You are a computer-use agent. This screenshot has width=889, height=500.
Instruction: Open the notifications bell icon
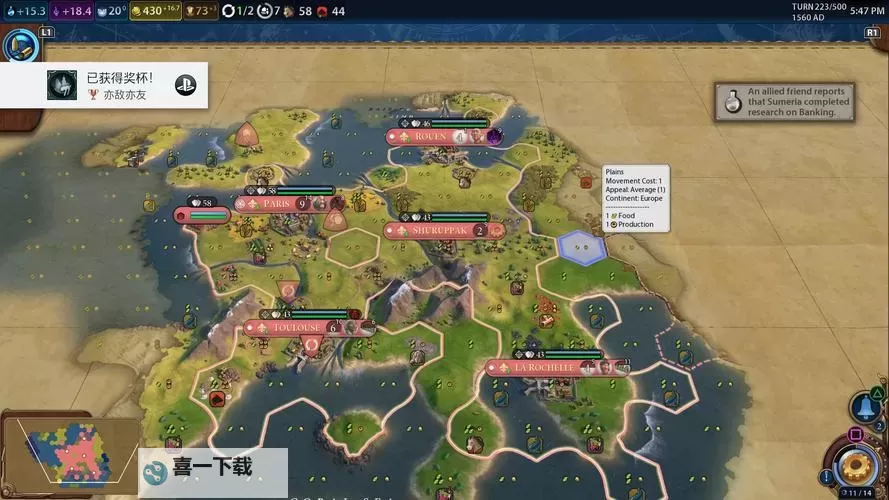[864, 407]
